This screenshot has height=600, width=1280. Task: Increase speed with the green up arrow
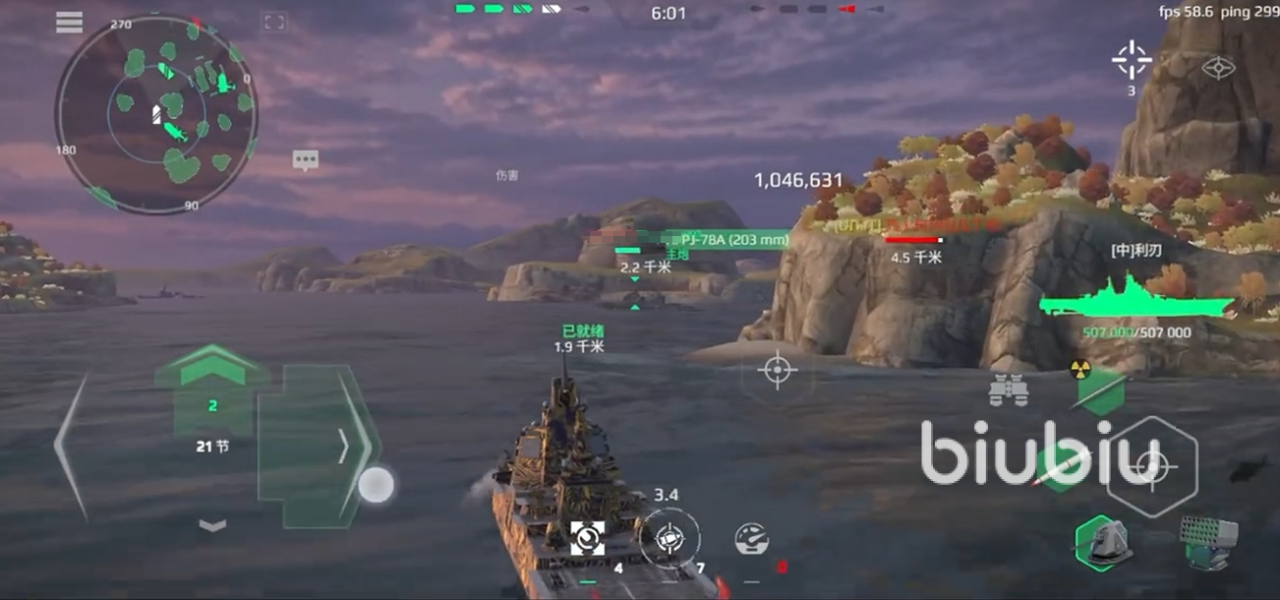(x=211, y=367)
